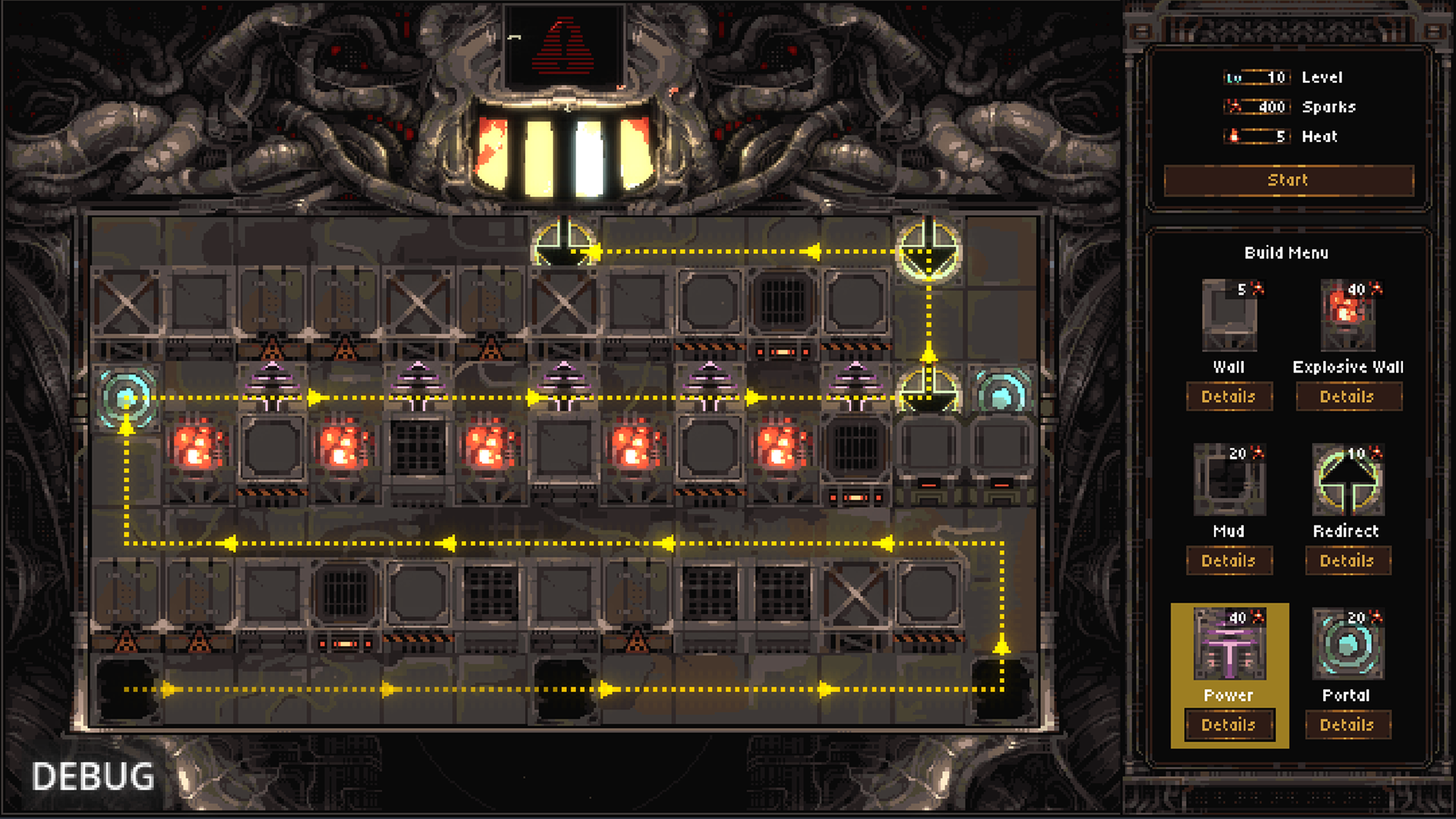Image resolution: width=1456 pixels, height=819 pixels.
Task: Show Details for the Explosive Wall
Action: coord(1348,397)
